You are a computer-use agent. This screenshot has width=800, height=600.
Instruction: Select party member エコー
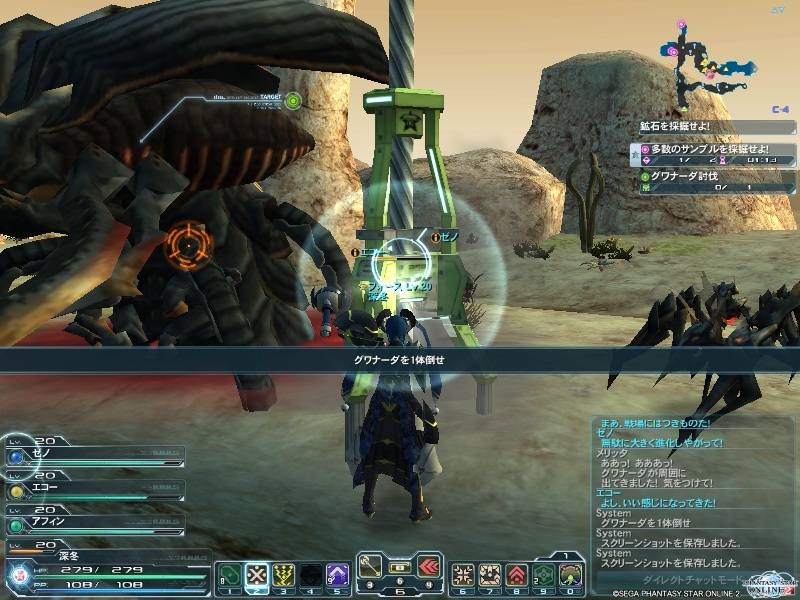tap(94, 490)
